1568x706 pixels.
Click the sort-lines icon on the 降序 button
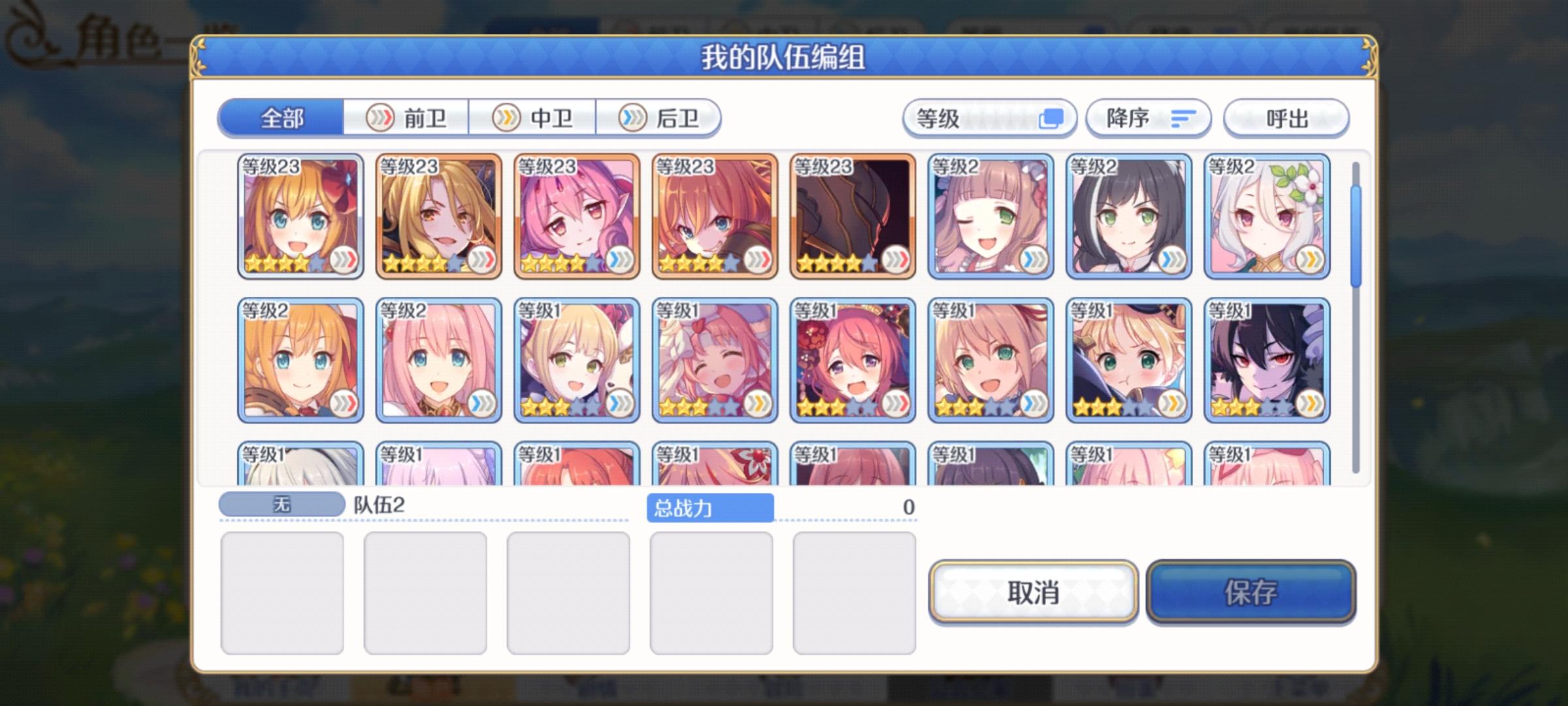[x=1183, y=117]
